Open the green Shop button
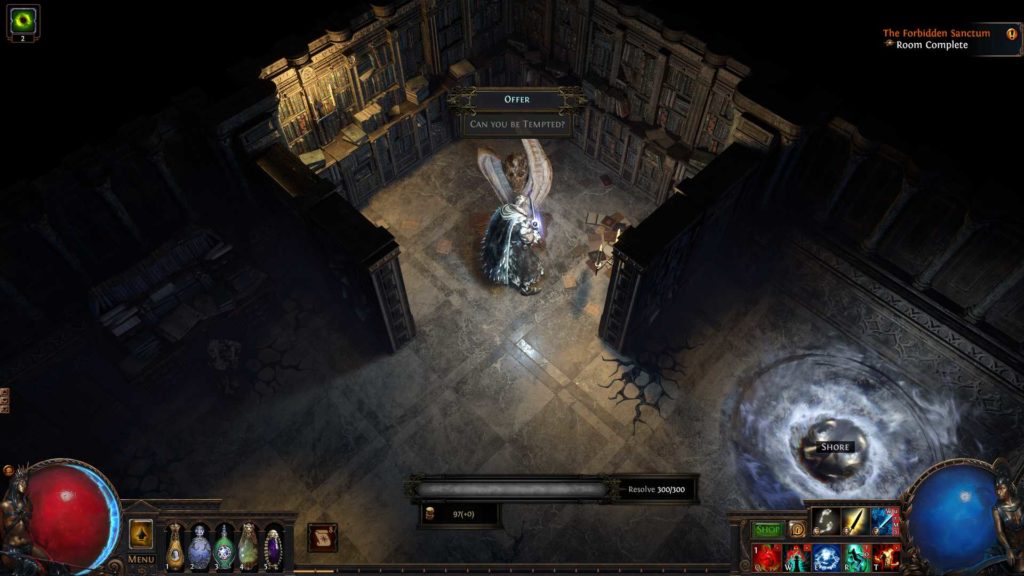This screenshot has width=1024, height=576. tap(767, 529)
